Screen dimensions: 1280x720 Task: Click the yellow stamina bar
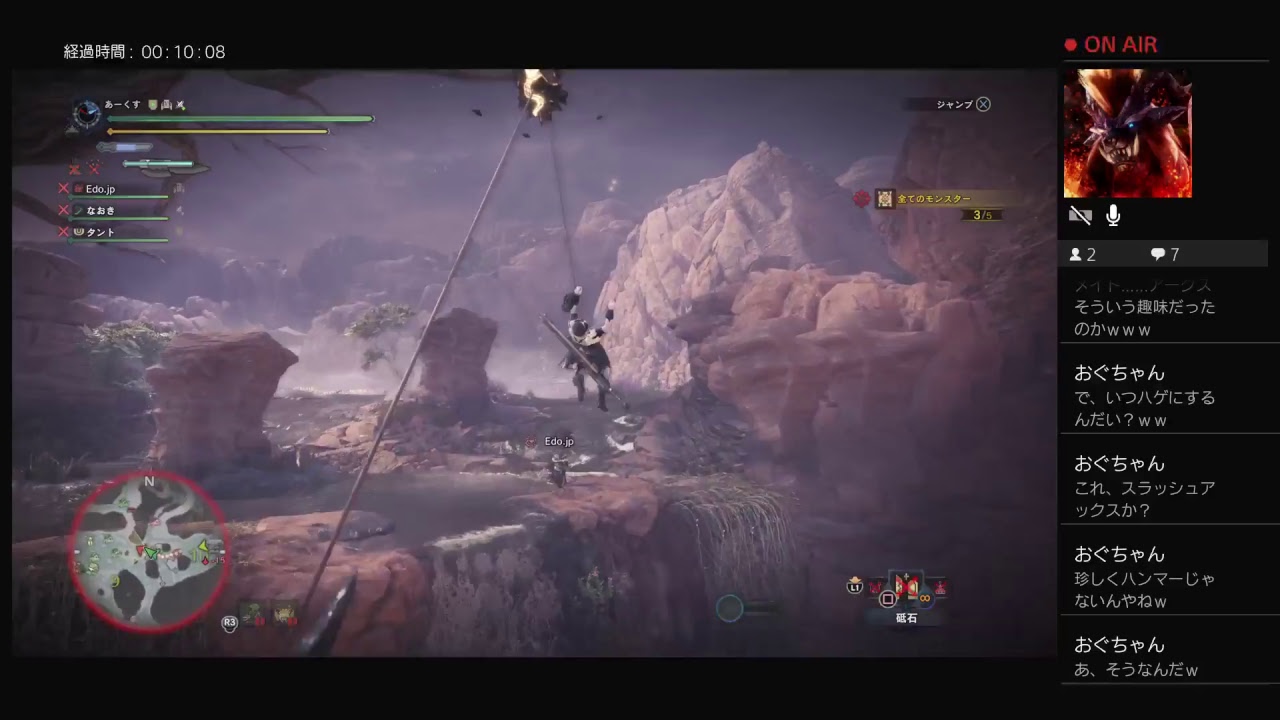pyautogui.click(x=220, y=131)
